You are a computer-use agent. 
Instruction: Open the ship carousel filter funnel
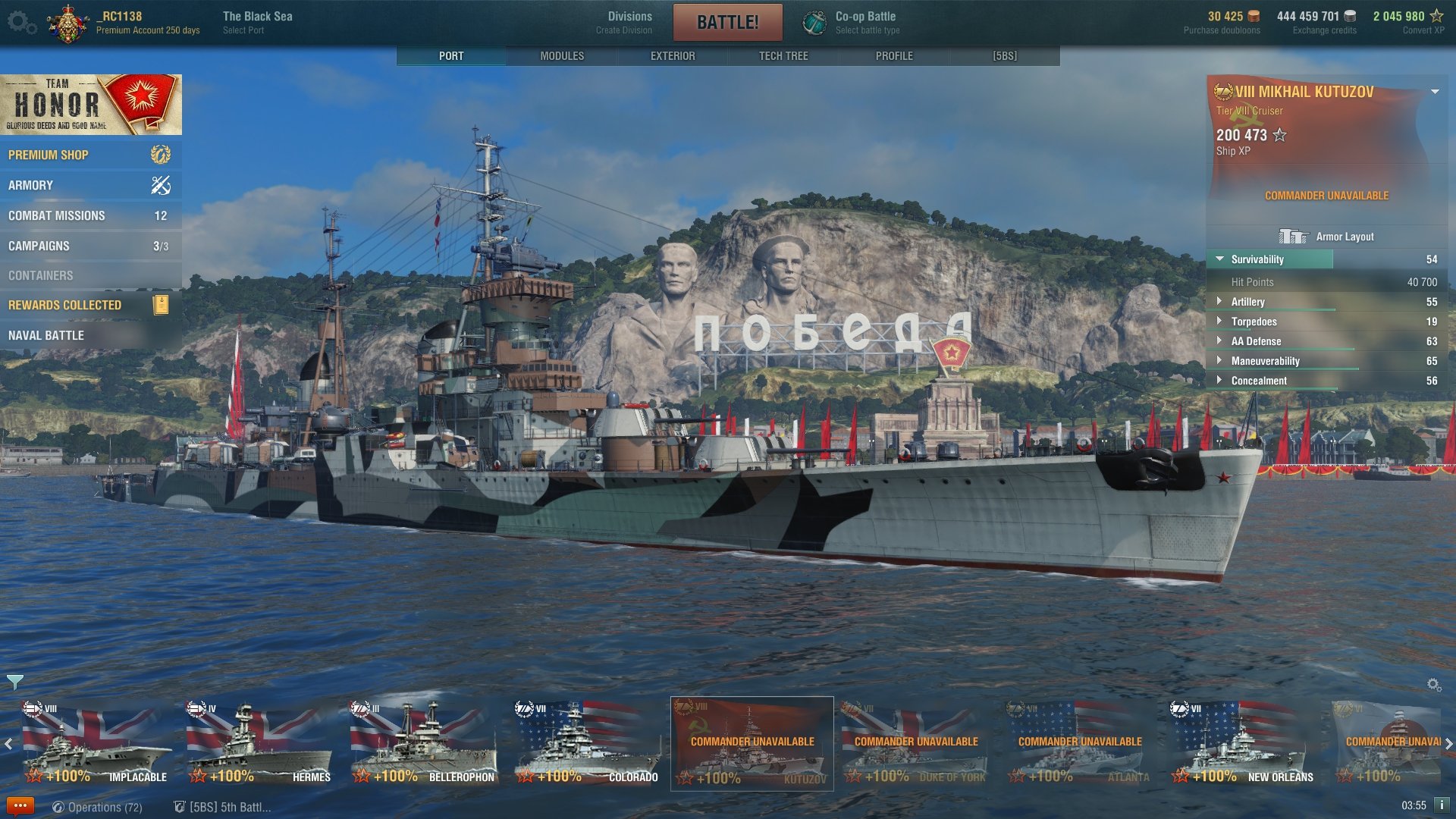[x=14, y=682]
